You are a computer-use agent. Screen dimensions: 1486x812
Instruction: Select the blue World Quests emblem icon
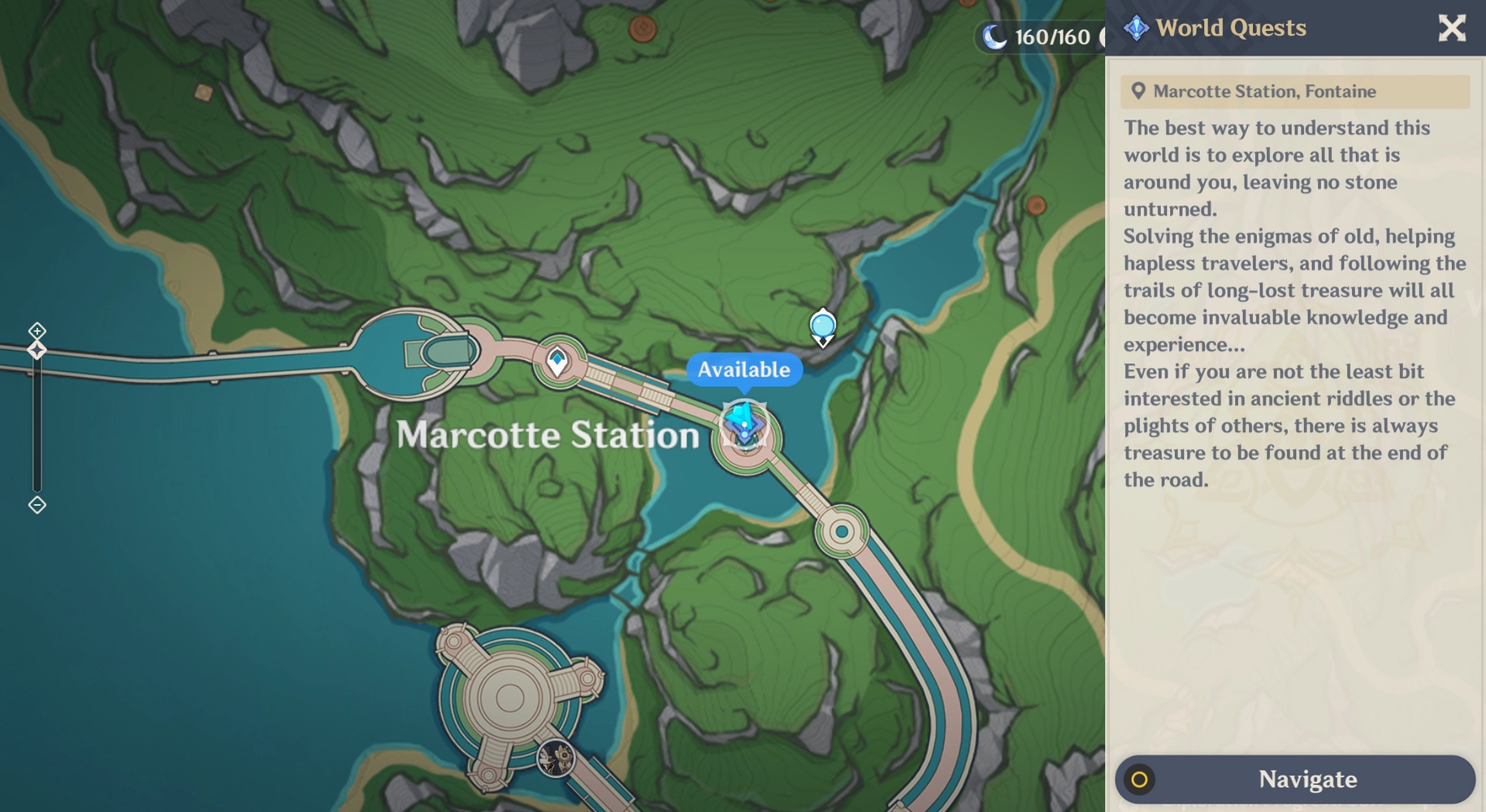tap(1137, 27)
